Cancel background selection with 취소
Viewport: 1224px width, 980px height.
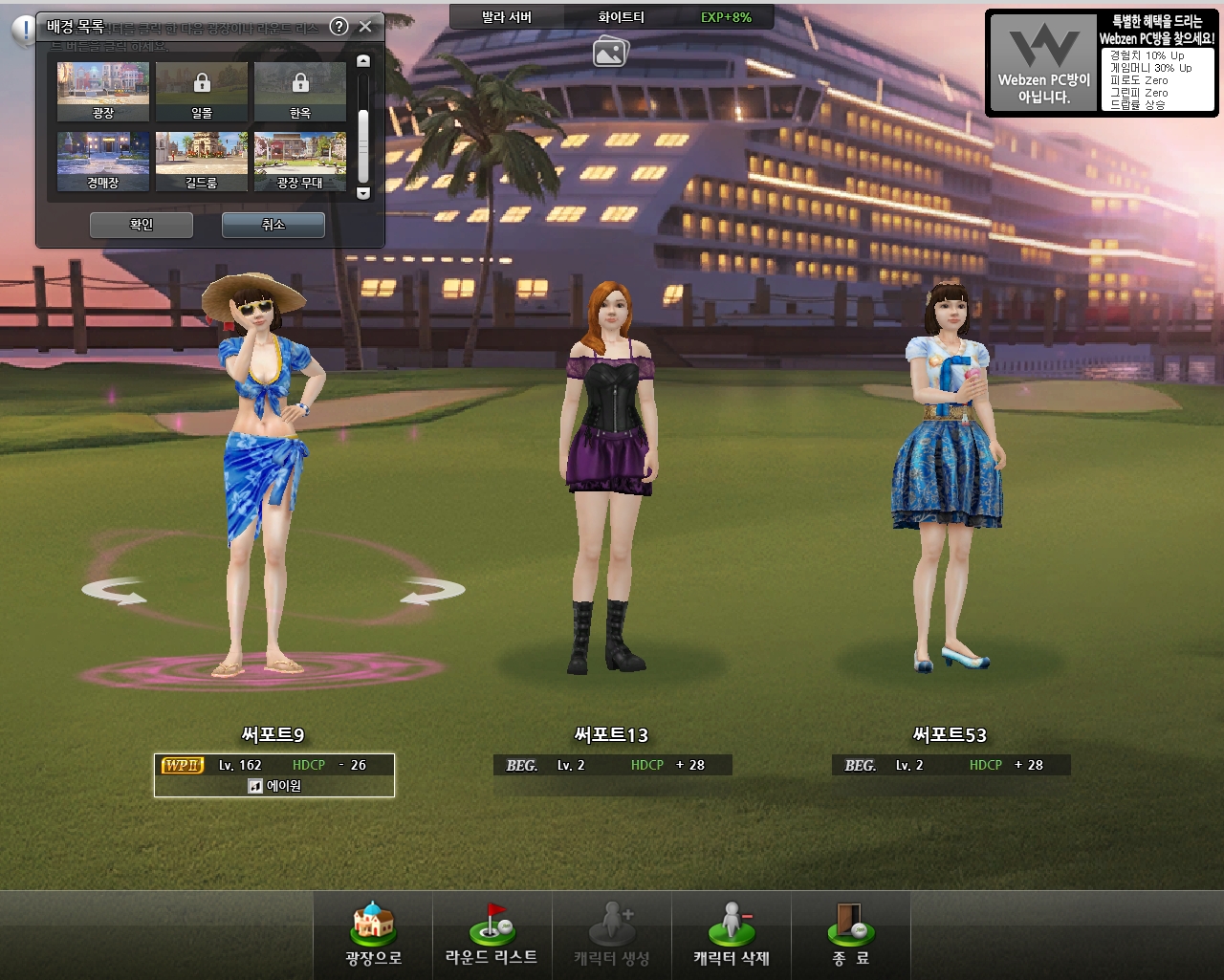click(273, 225)
